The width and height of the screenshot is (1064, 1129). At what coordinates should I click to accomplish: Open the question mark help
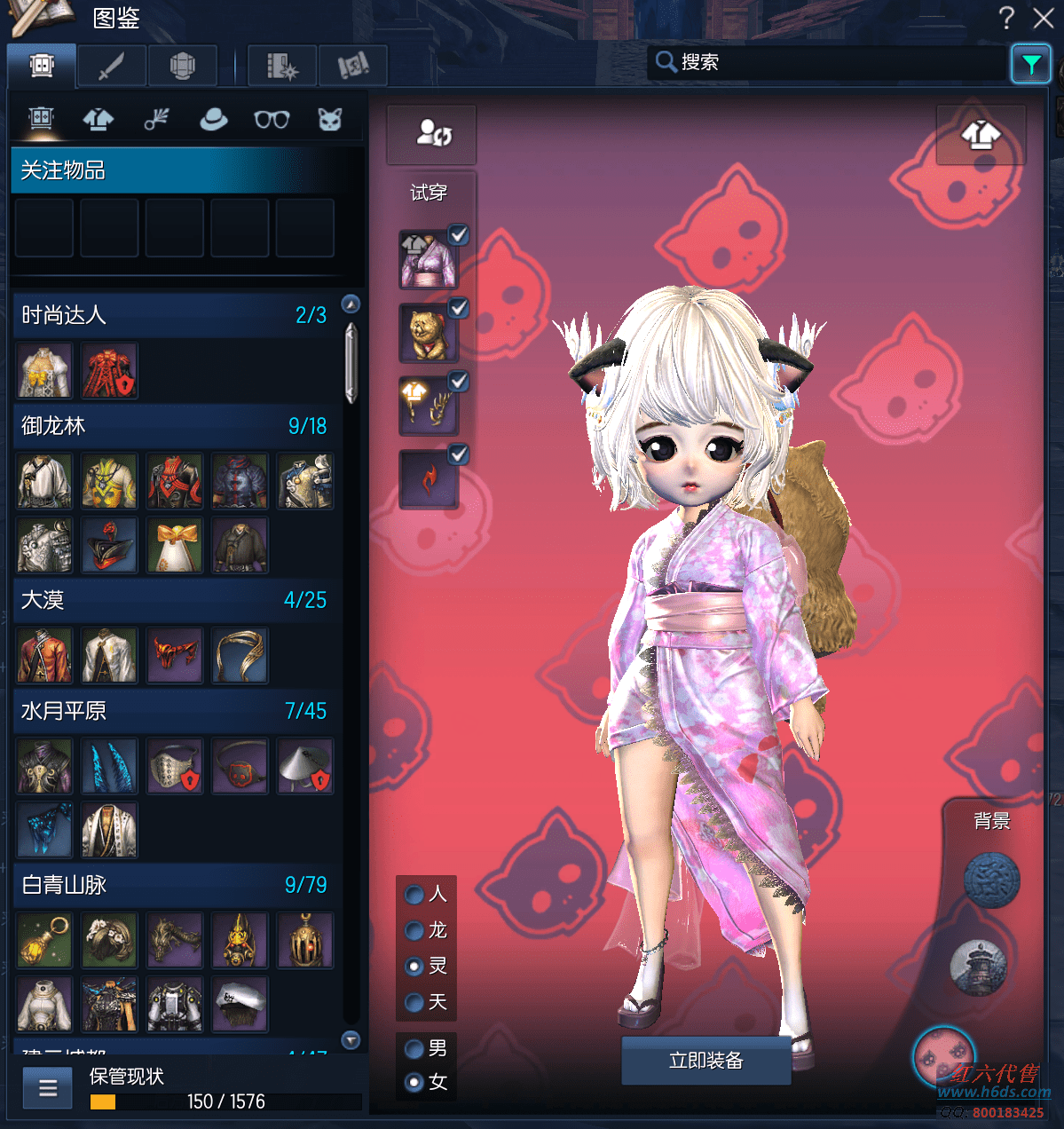pos(1006,18)
